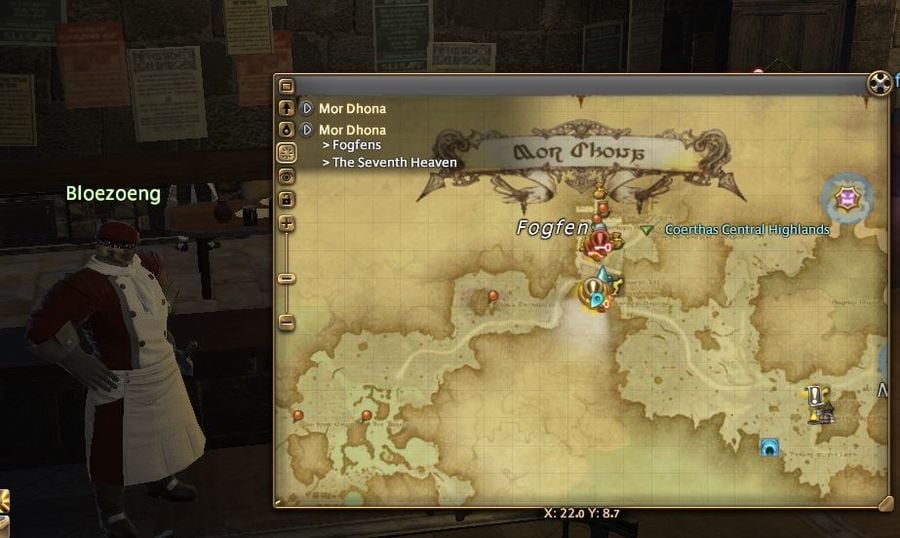Screen dimensions: 900x538
Task: Select the quest exclamation marker on the map
Action: (x=816, y=397)
